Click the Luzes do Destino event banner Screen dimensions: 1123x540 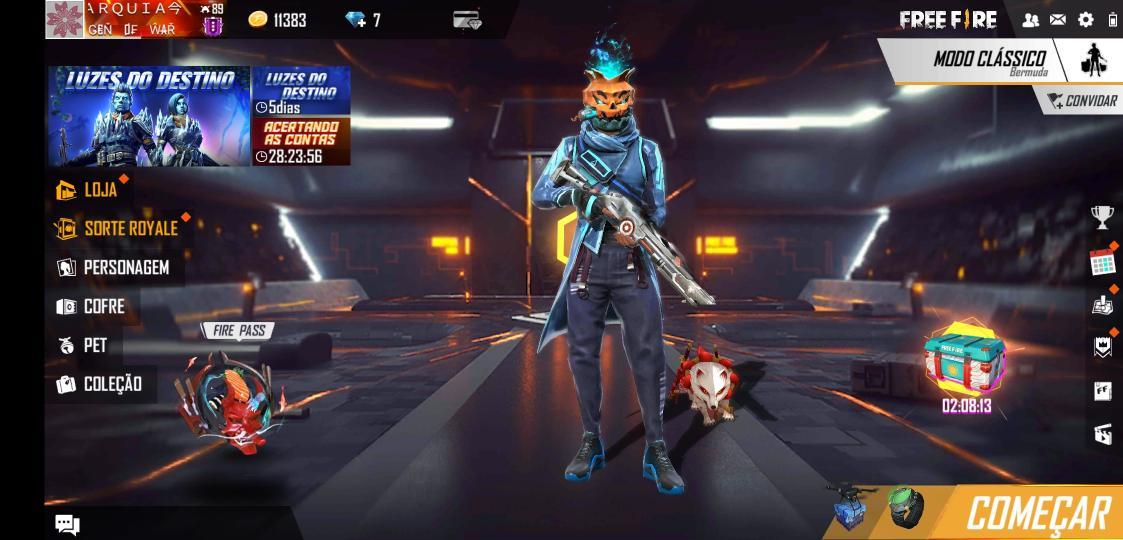(x=149, y=116)
